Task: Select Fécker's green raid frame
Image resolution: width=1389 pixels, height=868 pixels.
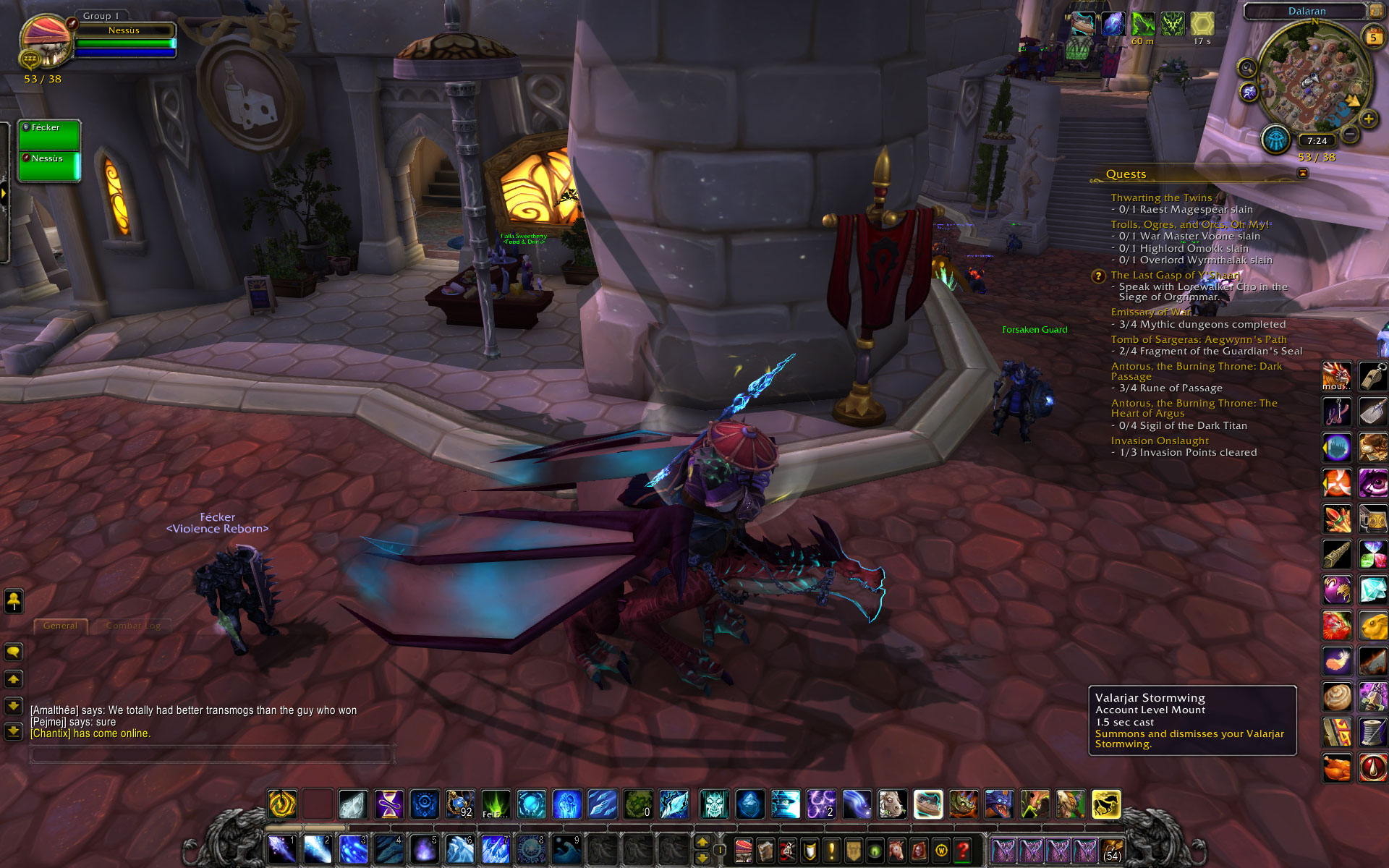Action: 49,135
